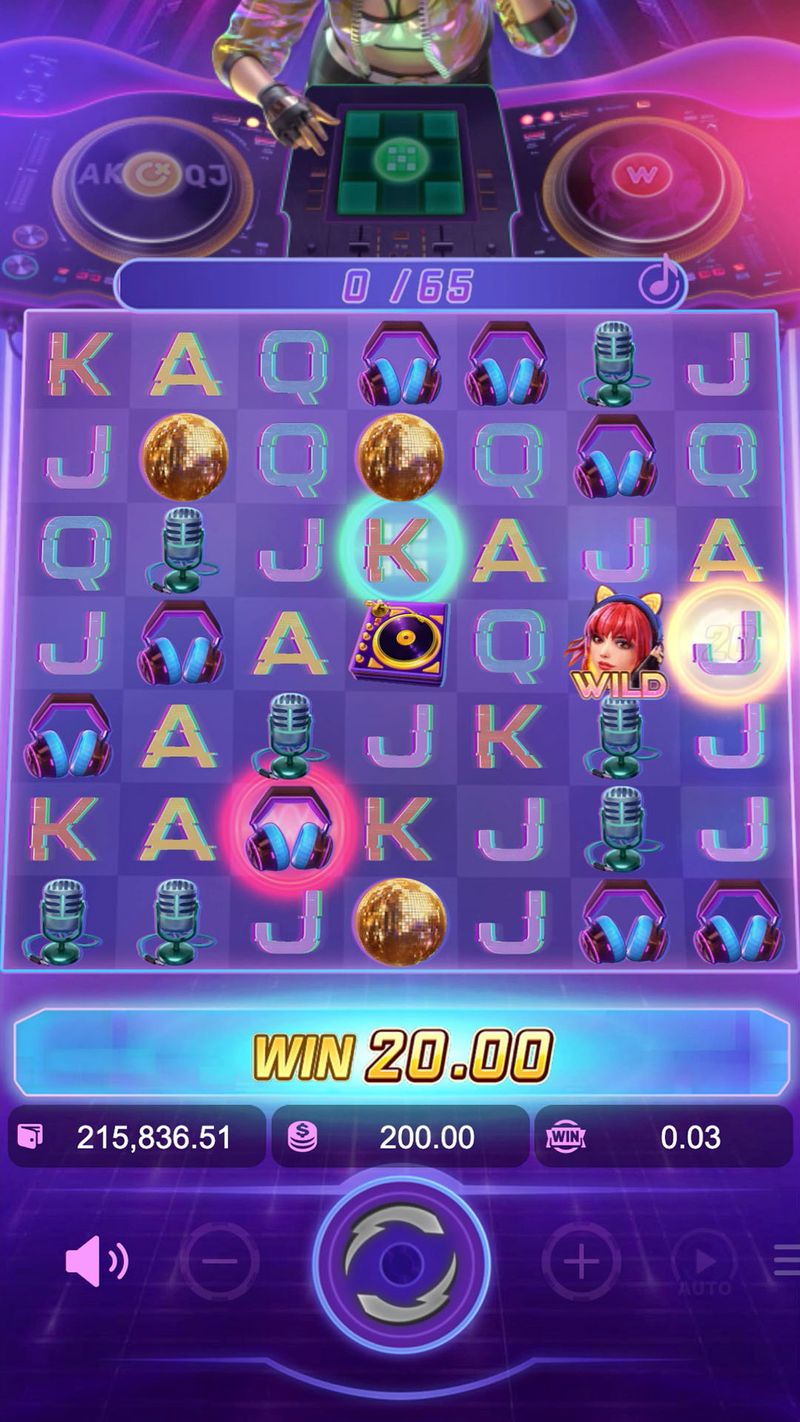Open the wallet balance panel
Image resolution: width=800 pixels, height=1422 pixels.
(137, 1137)
